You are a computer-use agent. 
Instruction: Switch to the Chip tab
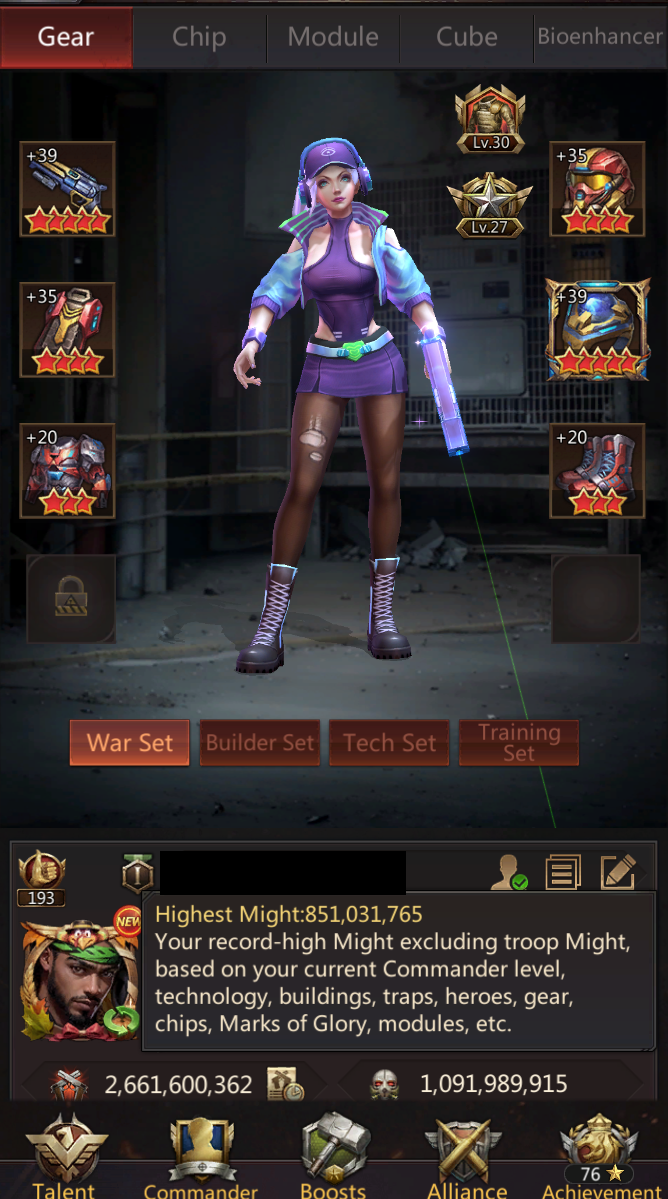[199, 37]
